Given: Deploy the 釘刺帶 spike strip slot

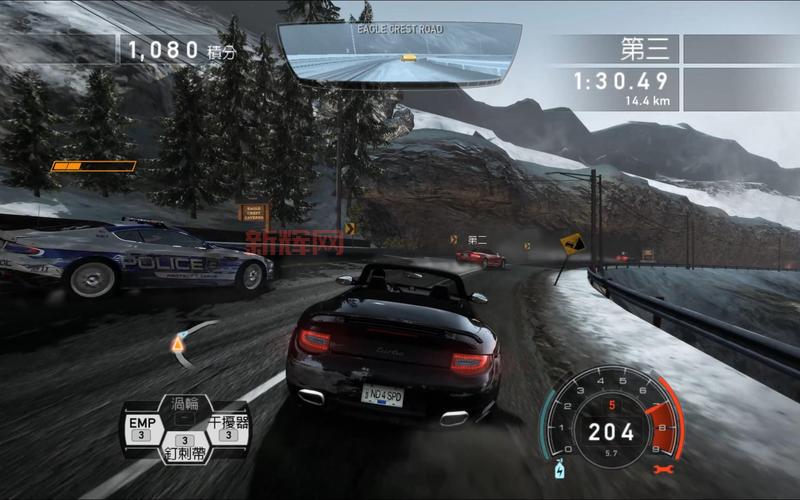Looking at the screenshot, I should coord(185,449).
